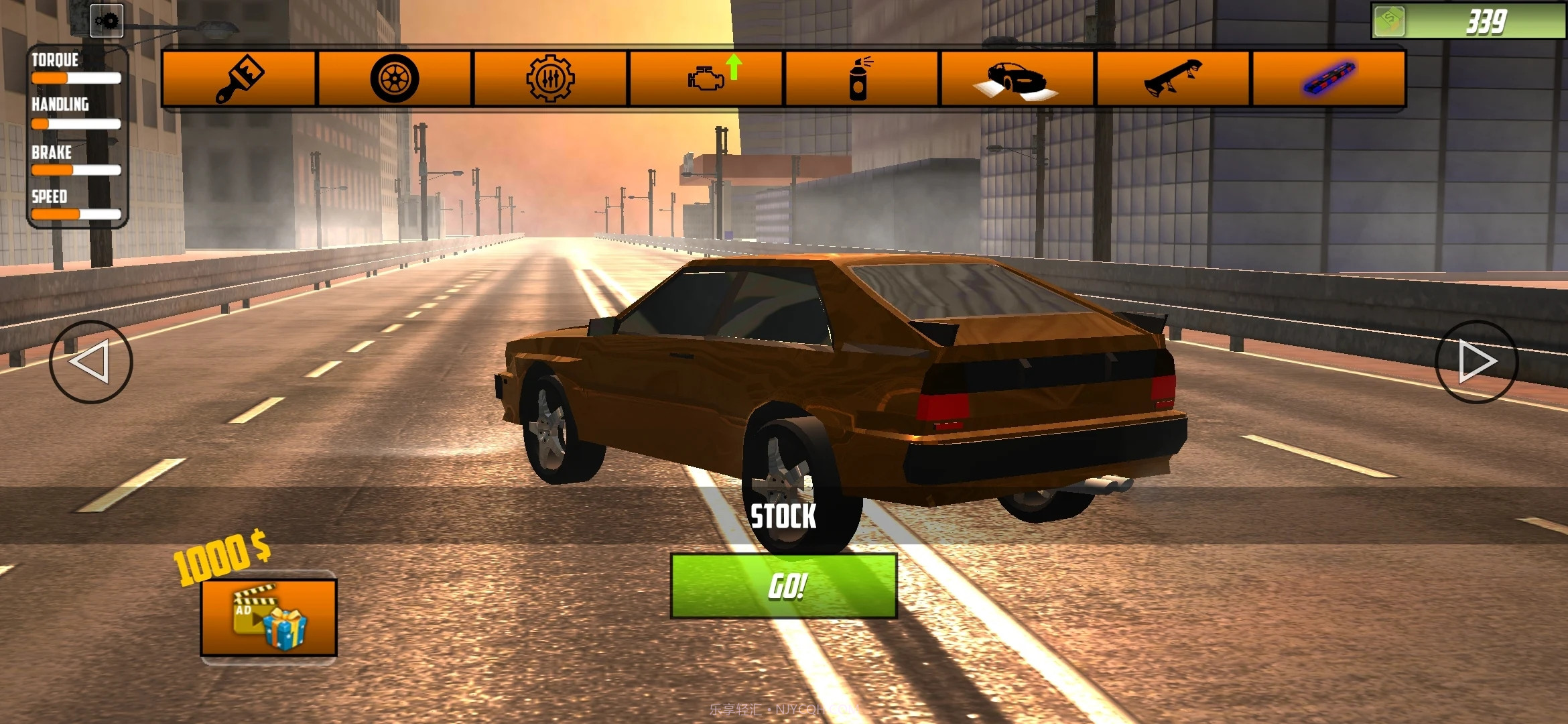Viewport: 1568px width, 724px height.
Task: Select the wheel rims upgrade icon
Action: coord(395,78)
